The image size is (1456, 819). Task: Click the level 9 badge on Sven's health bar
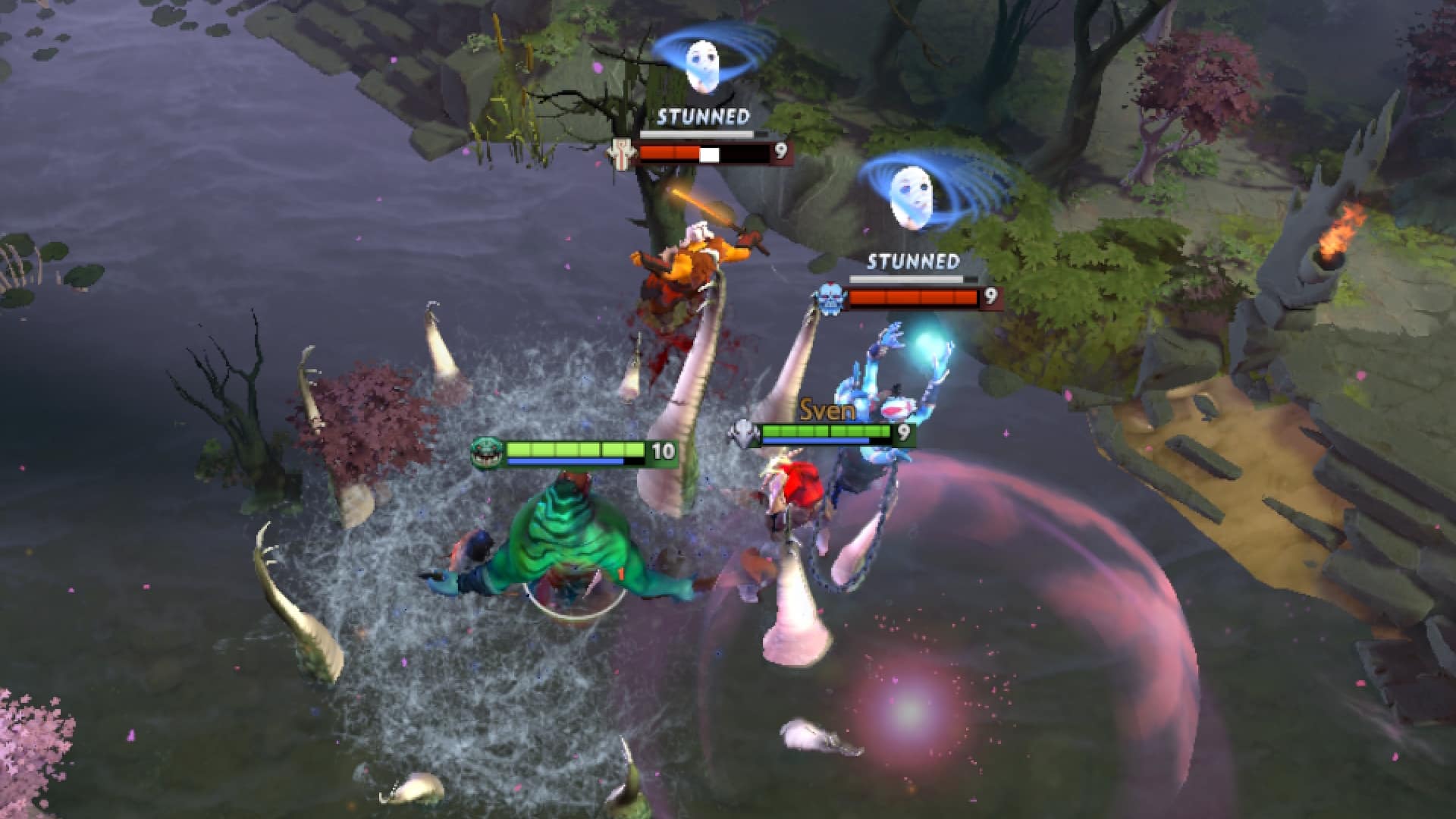(x=902, y=432)
